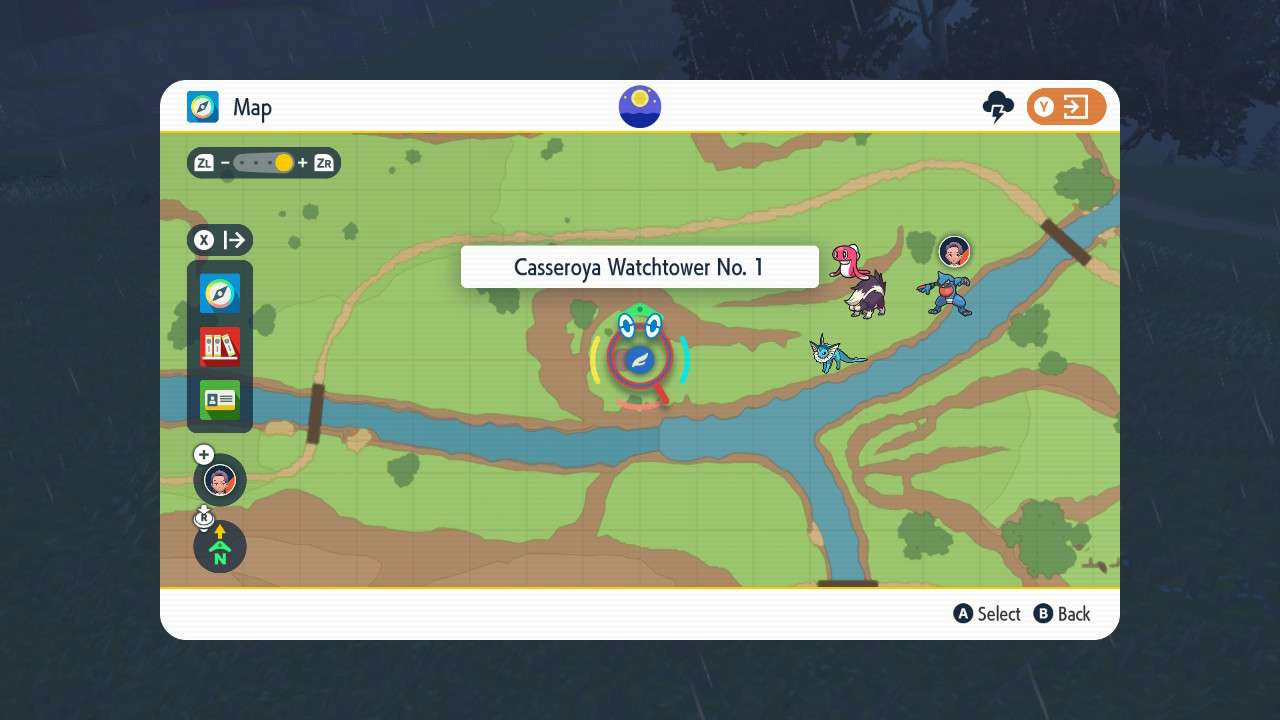Open the Pokédex from the sidebar
The width and height of the screenshot is (1280, 720).
219,345
